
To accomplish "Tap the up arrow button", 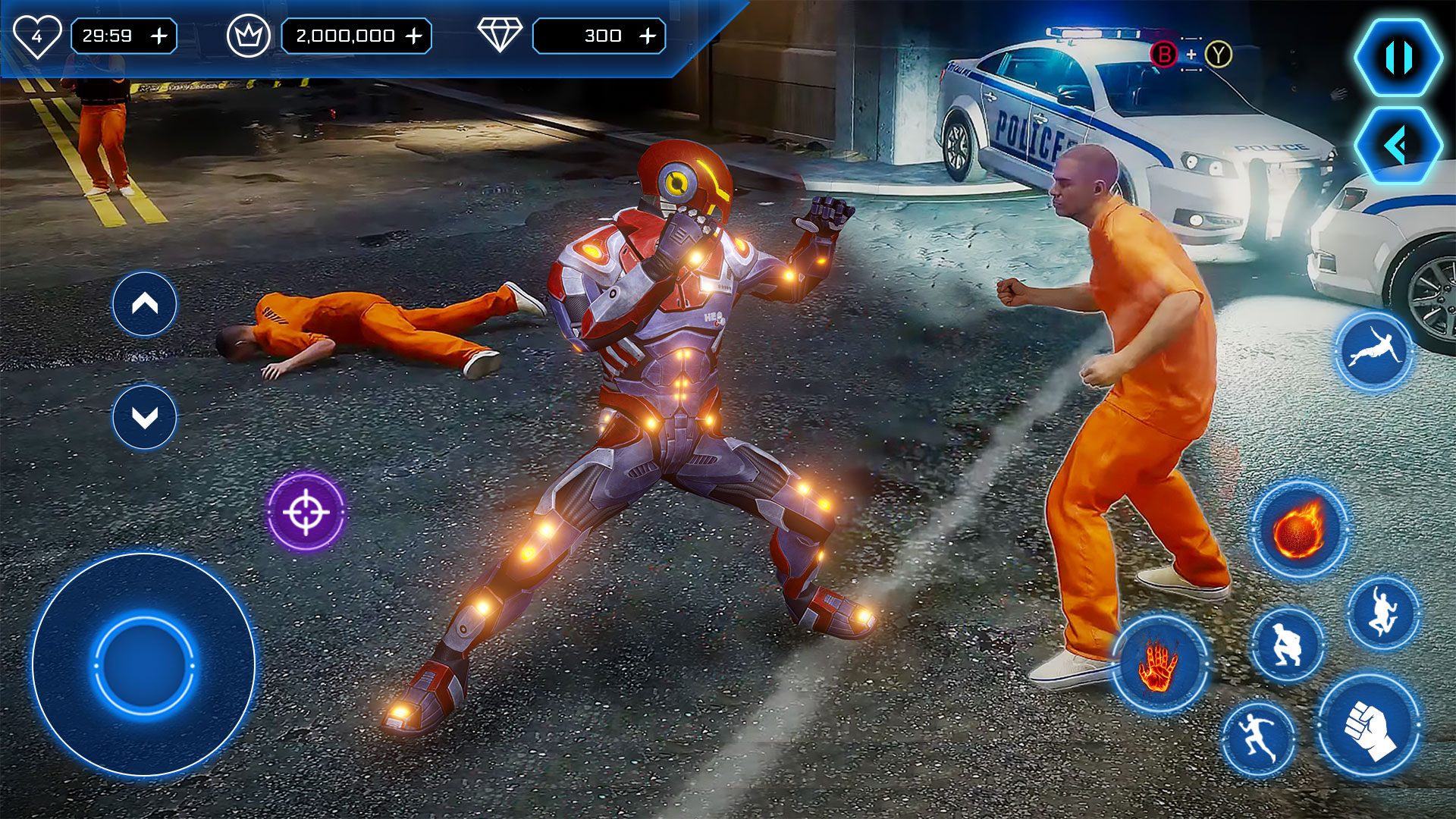I will pos(145,304).
